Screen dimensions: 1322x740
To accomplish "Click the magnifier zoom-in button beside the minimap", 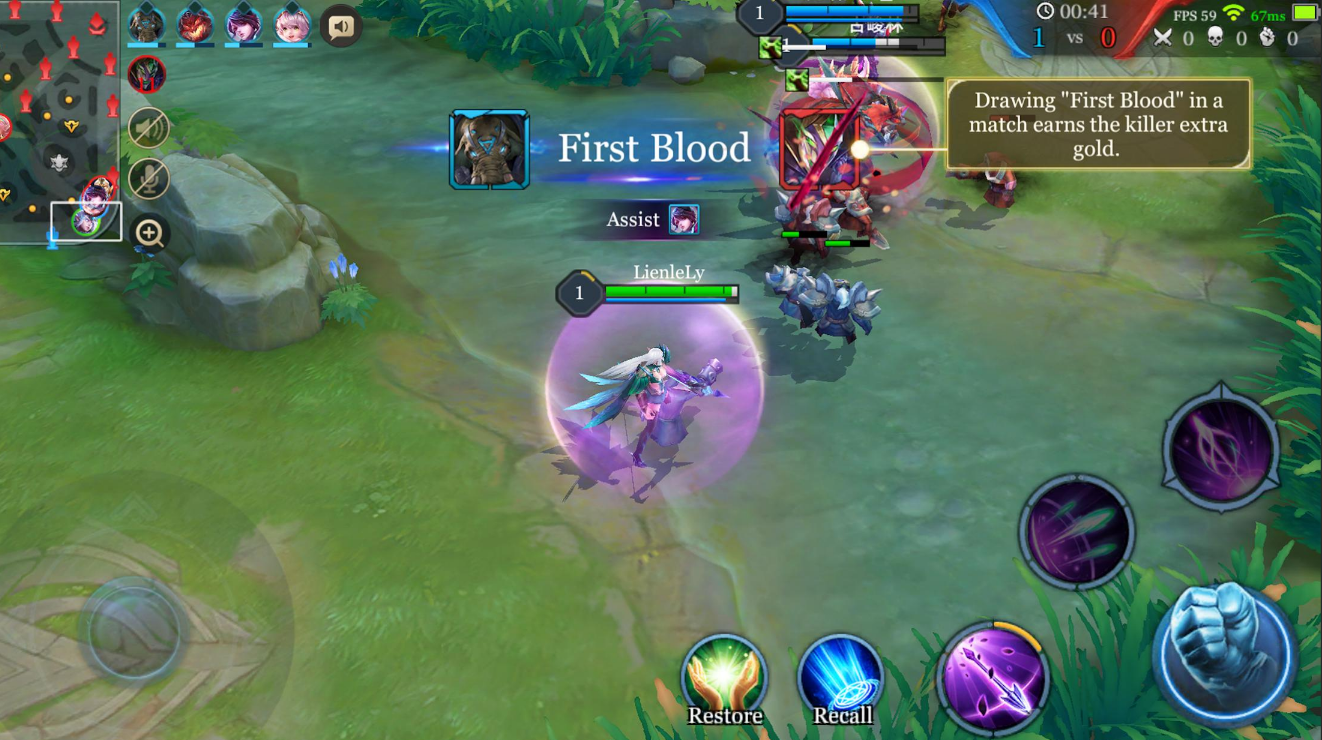I will coord(150,234).
